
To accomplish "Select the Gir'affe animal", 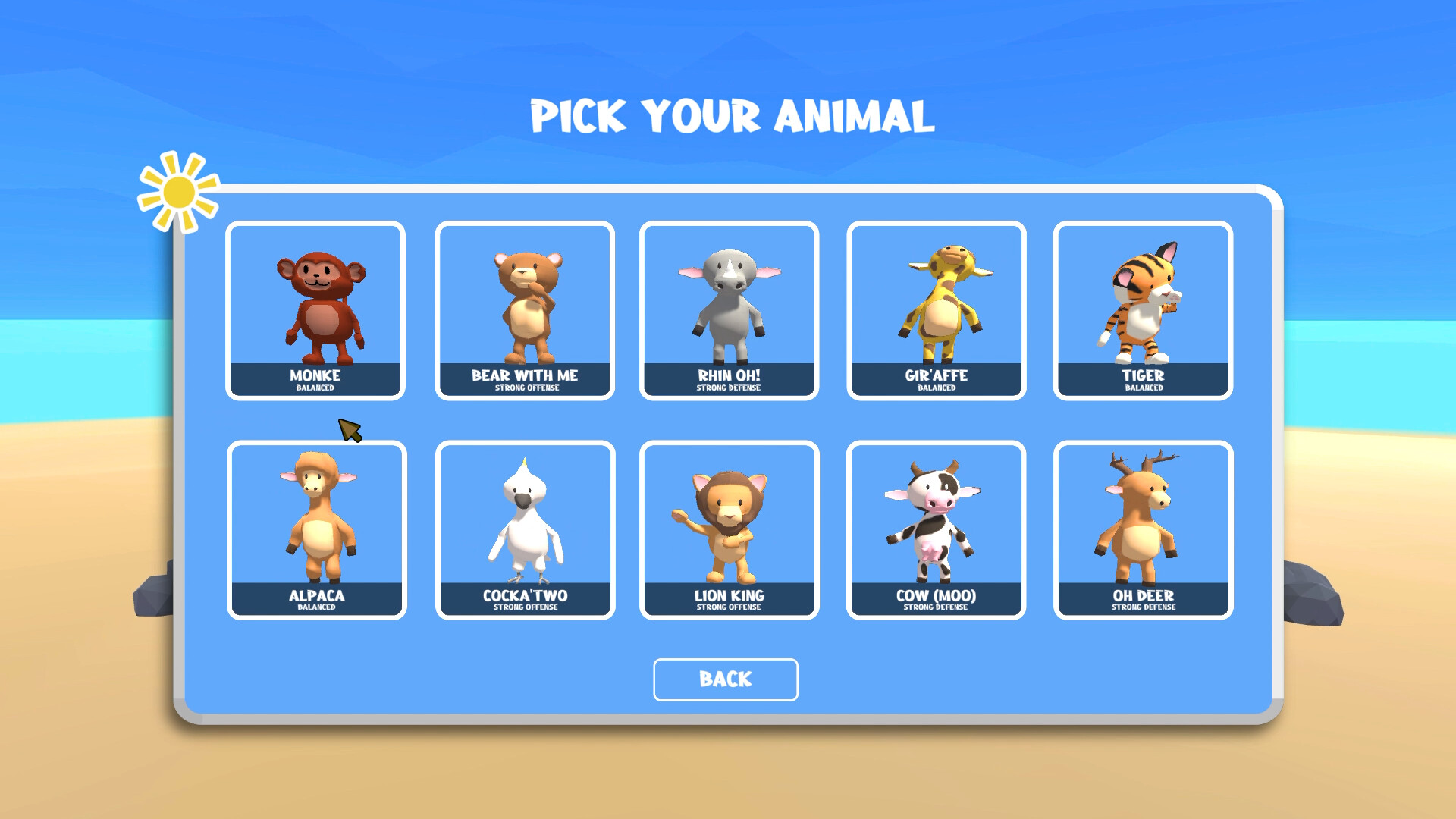I will pos(937,309).
